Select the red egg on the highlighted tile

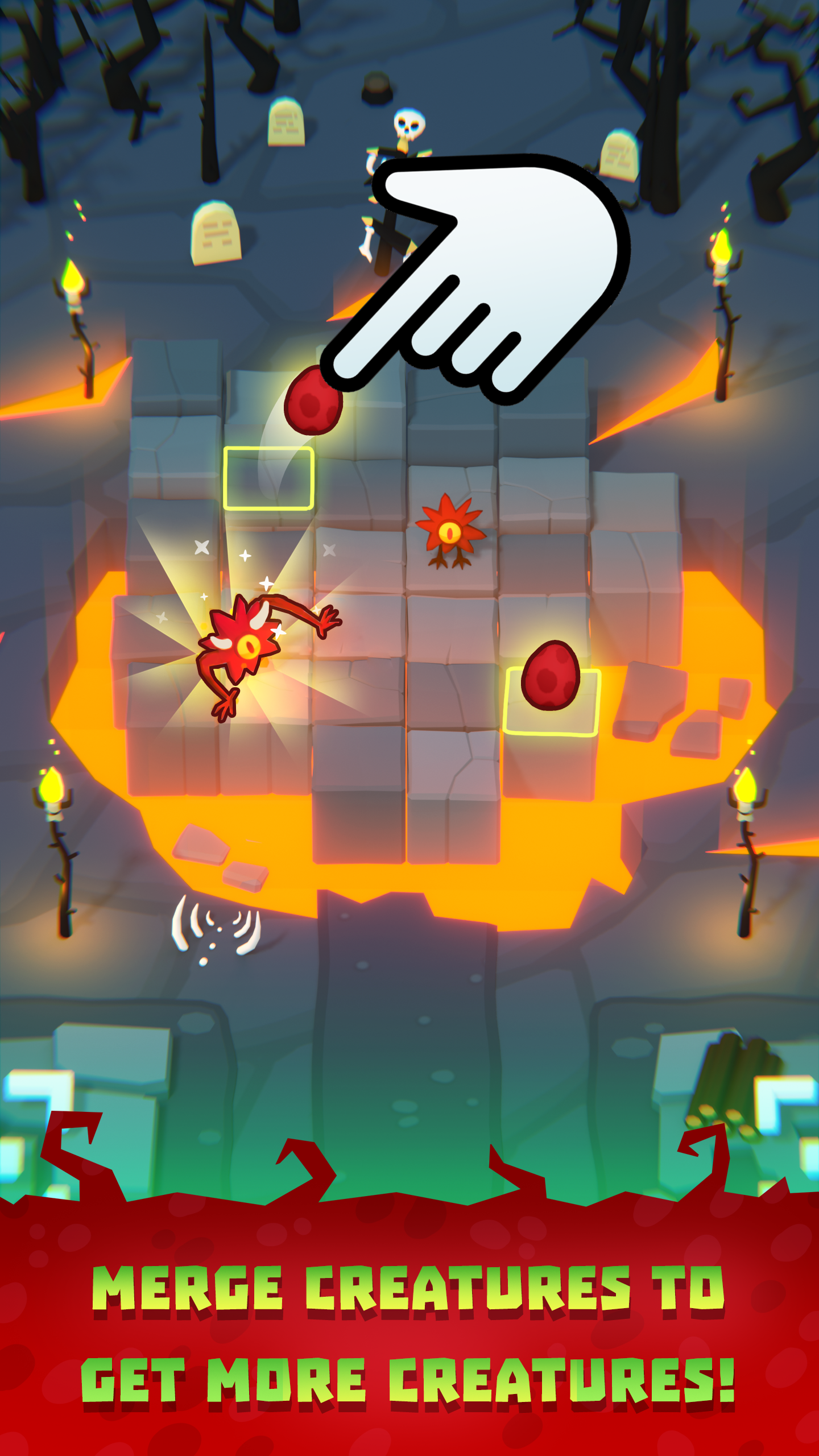[x=550, y=677]
